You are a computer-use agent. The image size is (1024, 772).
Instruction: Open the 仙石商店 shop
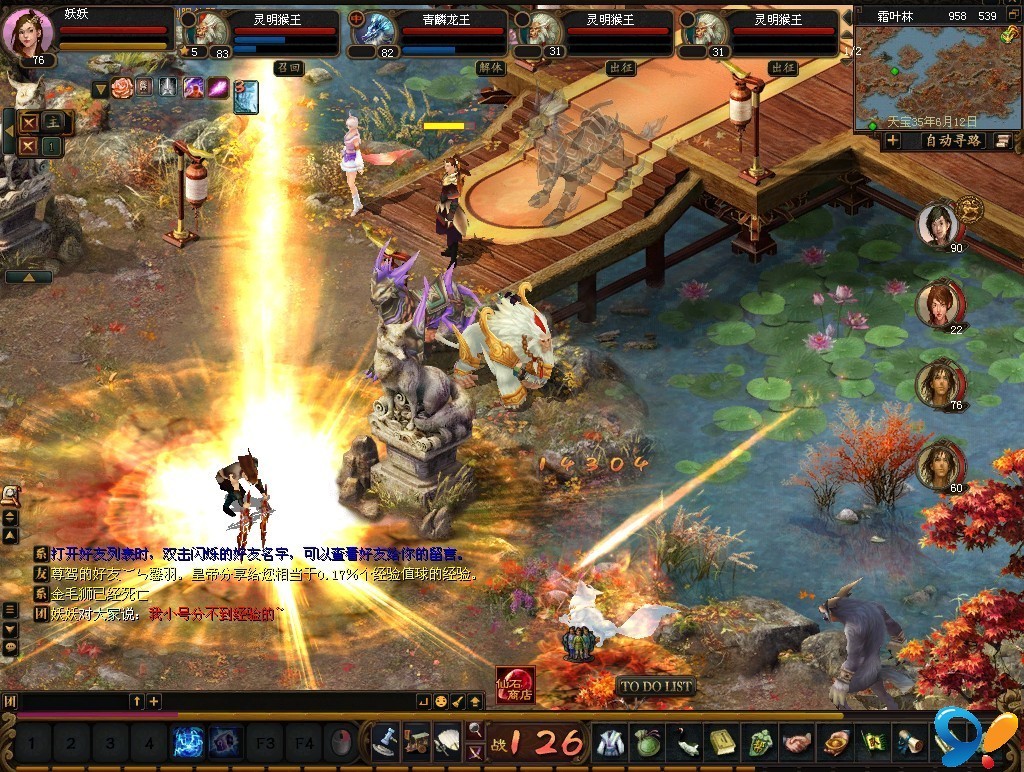pyautogui.click(x=515, y=685)
